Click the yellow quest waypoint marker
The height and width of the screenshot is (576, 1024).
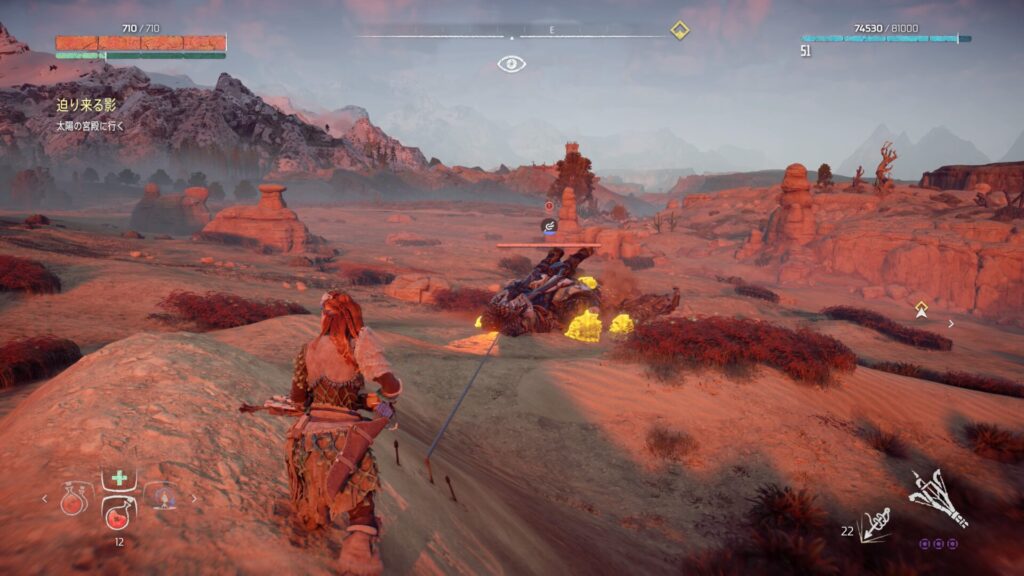pos(921,306)
